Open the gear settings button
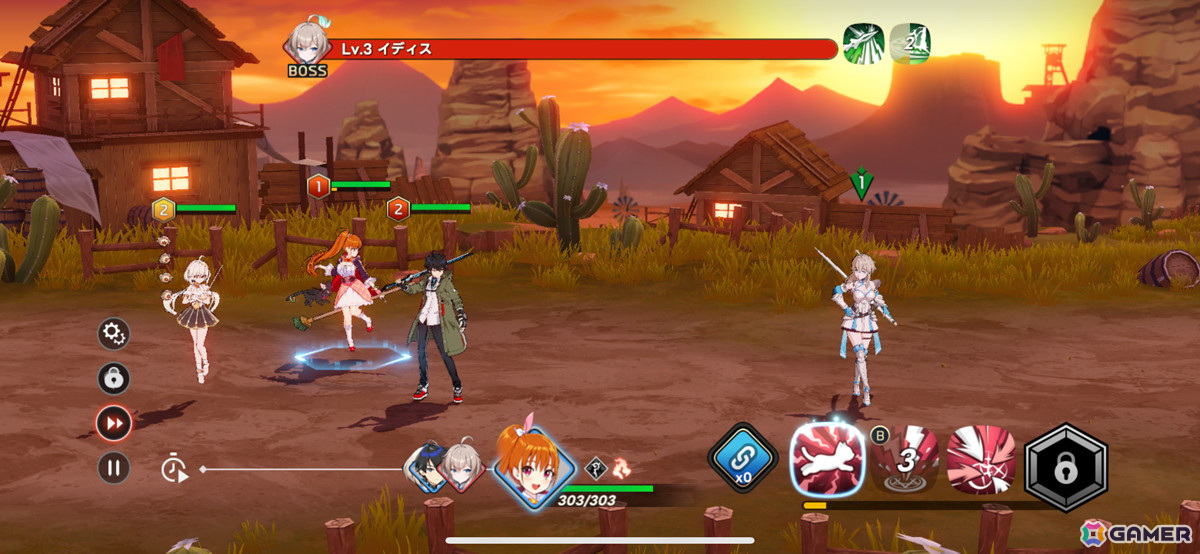The height and width of the screenshot is (554, 1200). 113,333
